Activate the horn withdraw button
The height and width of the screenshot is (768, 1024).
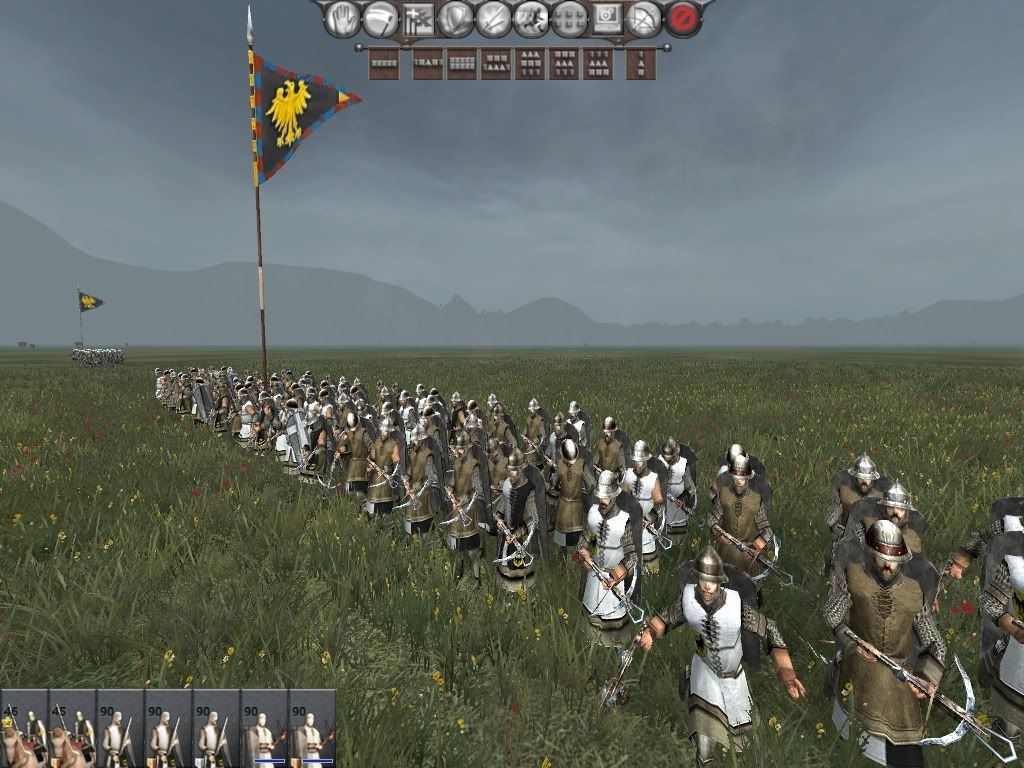[x=380, y=18]
